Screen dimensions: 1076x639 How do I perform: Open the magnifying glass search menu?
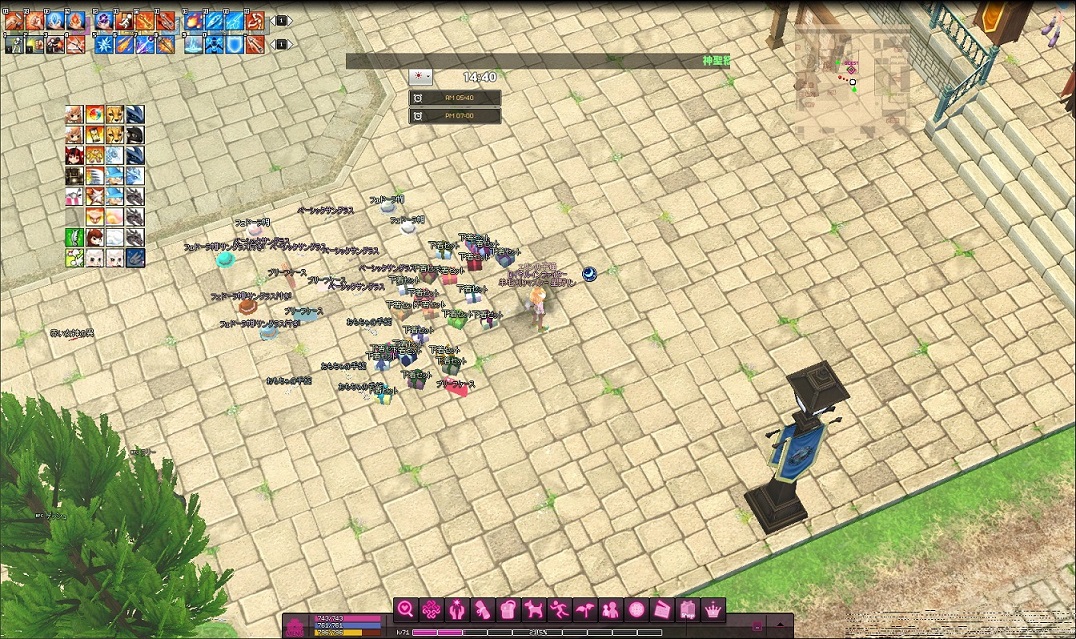click(x=405, y=609)
